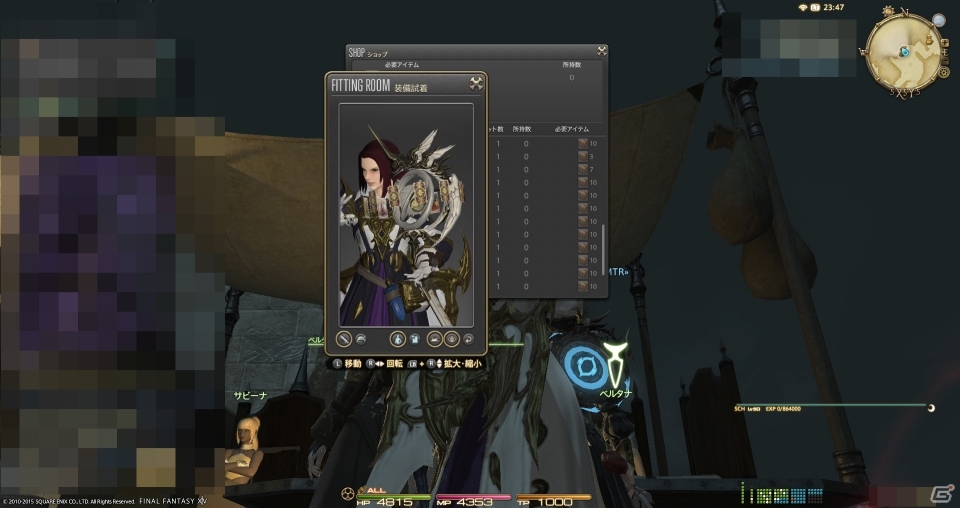Viewport: 960px width, 508px height.
Task: Close the Shop window
Action: click(601, 51)
